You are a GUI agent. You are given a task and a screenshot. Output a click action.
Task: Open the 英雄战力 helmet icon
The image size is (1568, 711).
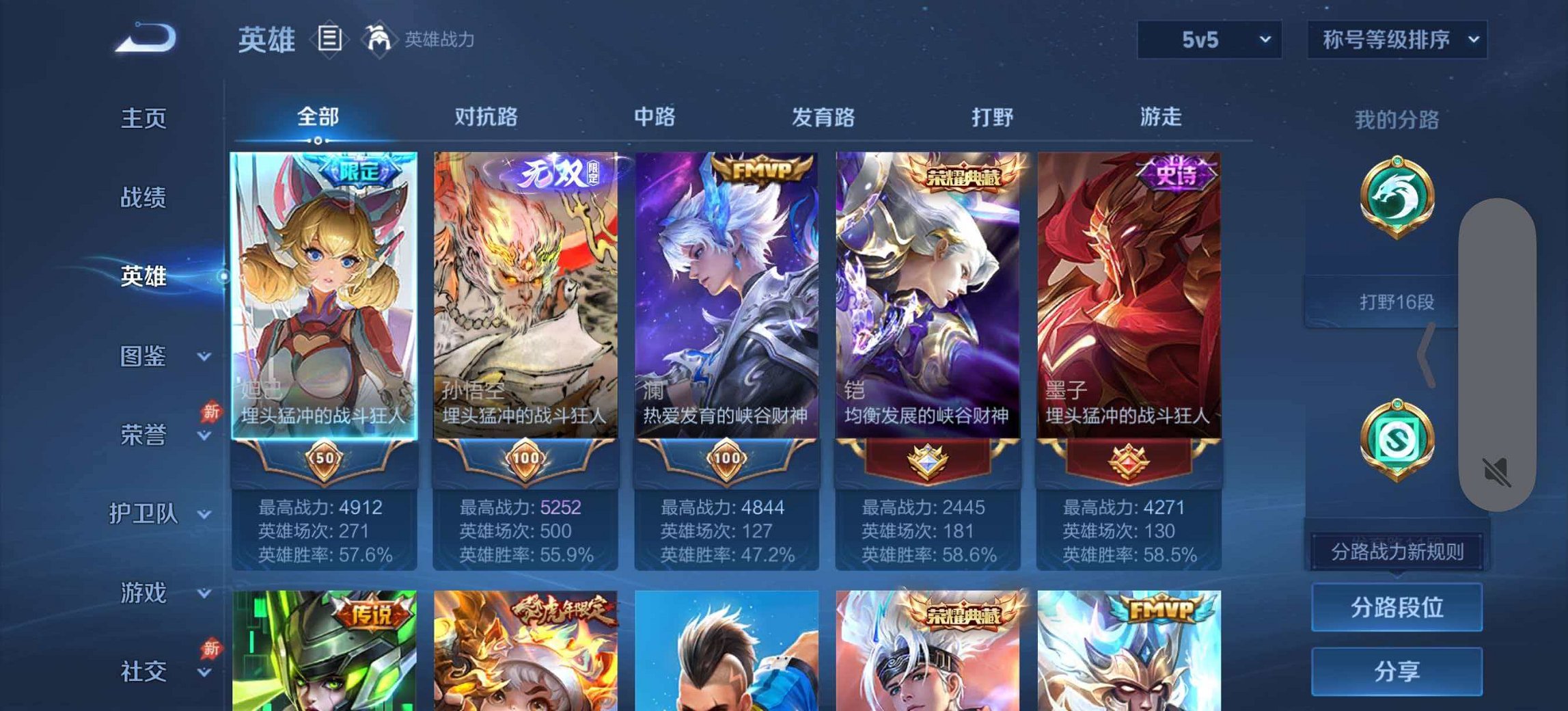pos(379,39)
